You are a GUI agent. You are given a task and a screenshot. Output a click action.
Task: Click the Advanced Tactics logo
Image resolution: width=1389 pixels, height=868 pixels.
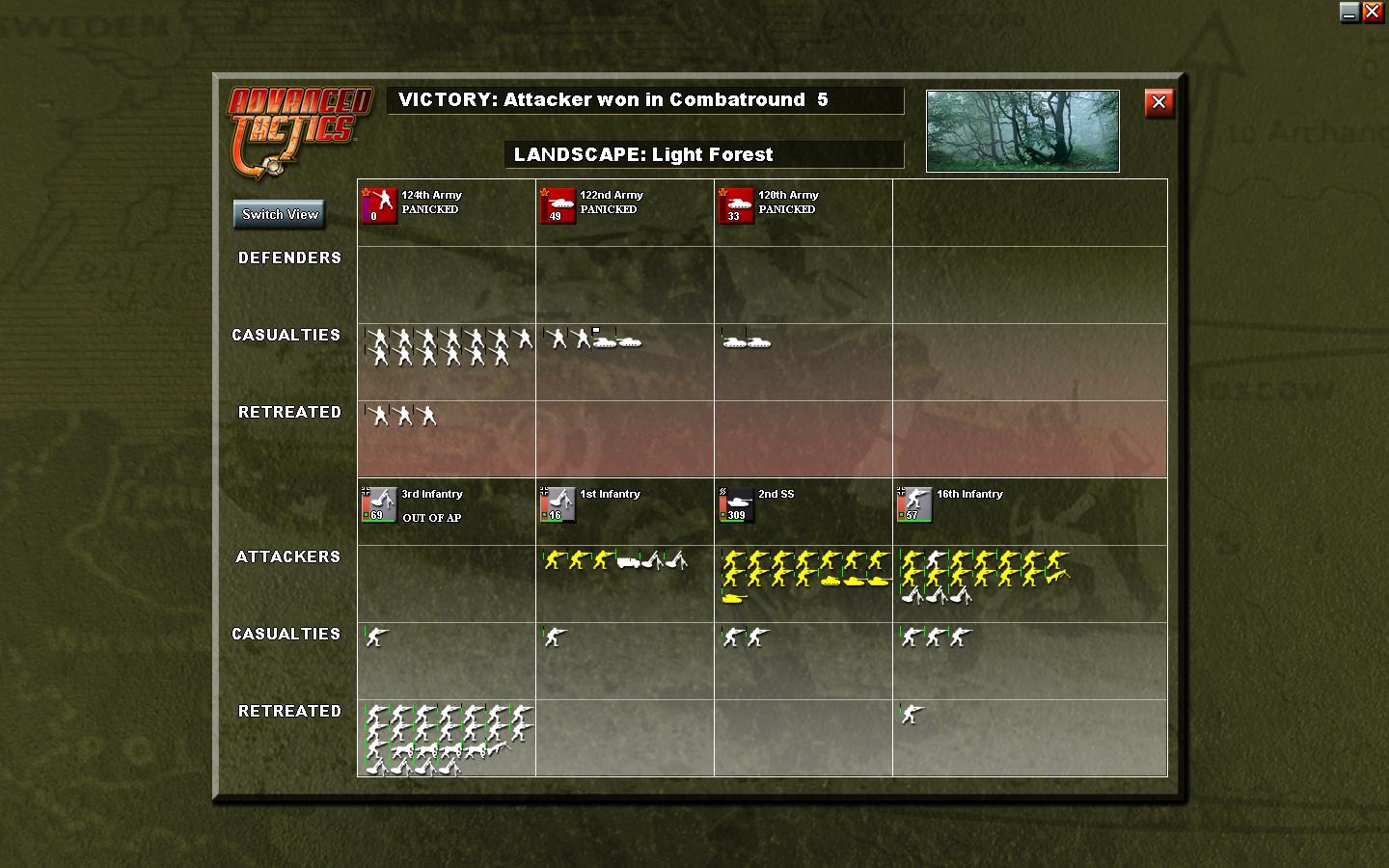tap(299, 125)
